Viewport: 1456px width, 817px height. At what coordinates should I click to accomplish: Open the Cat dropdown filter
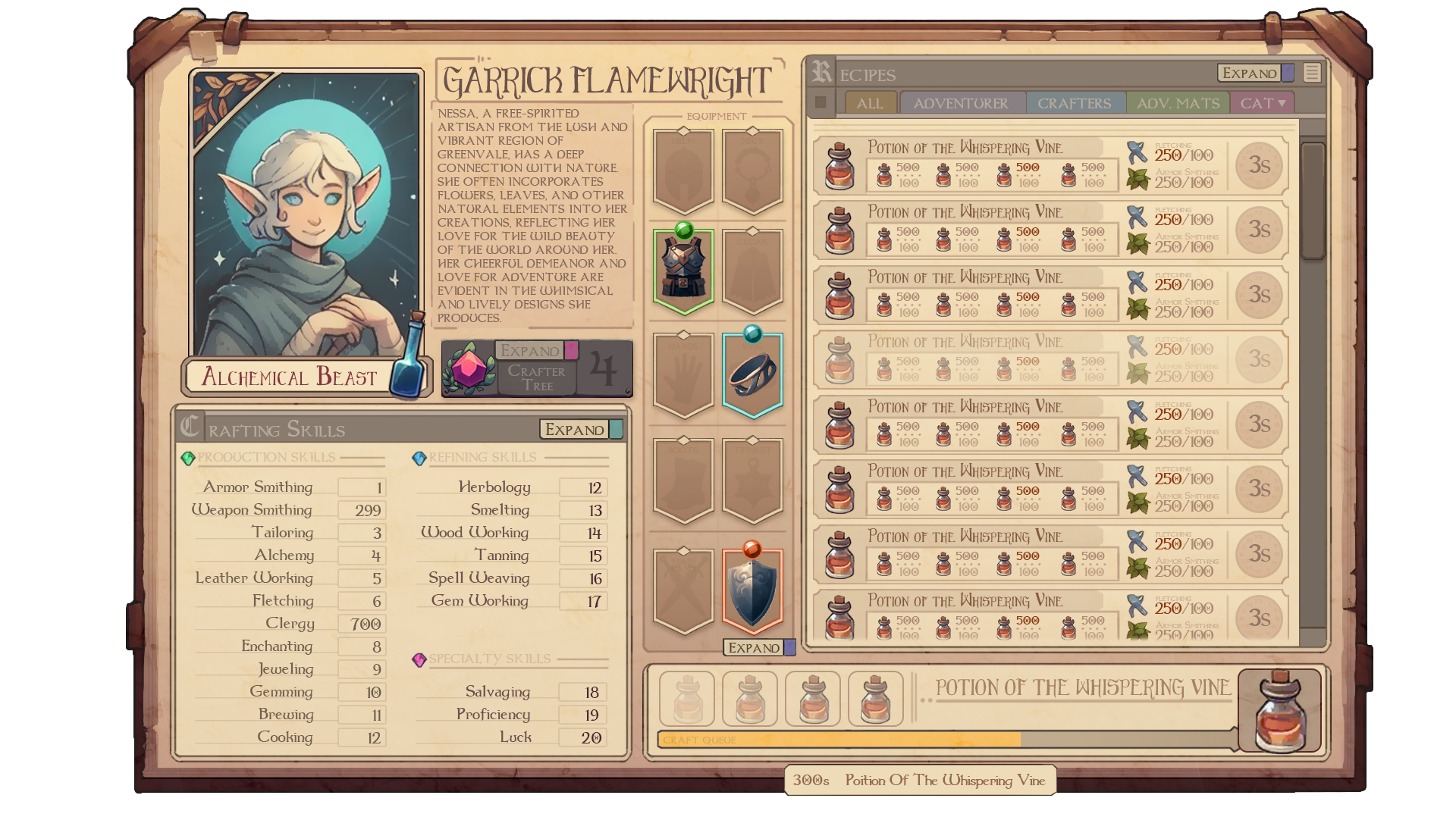(1263, 103)
